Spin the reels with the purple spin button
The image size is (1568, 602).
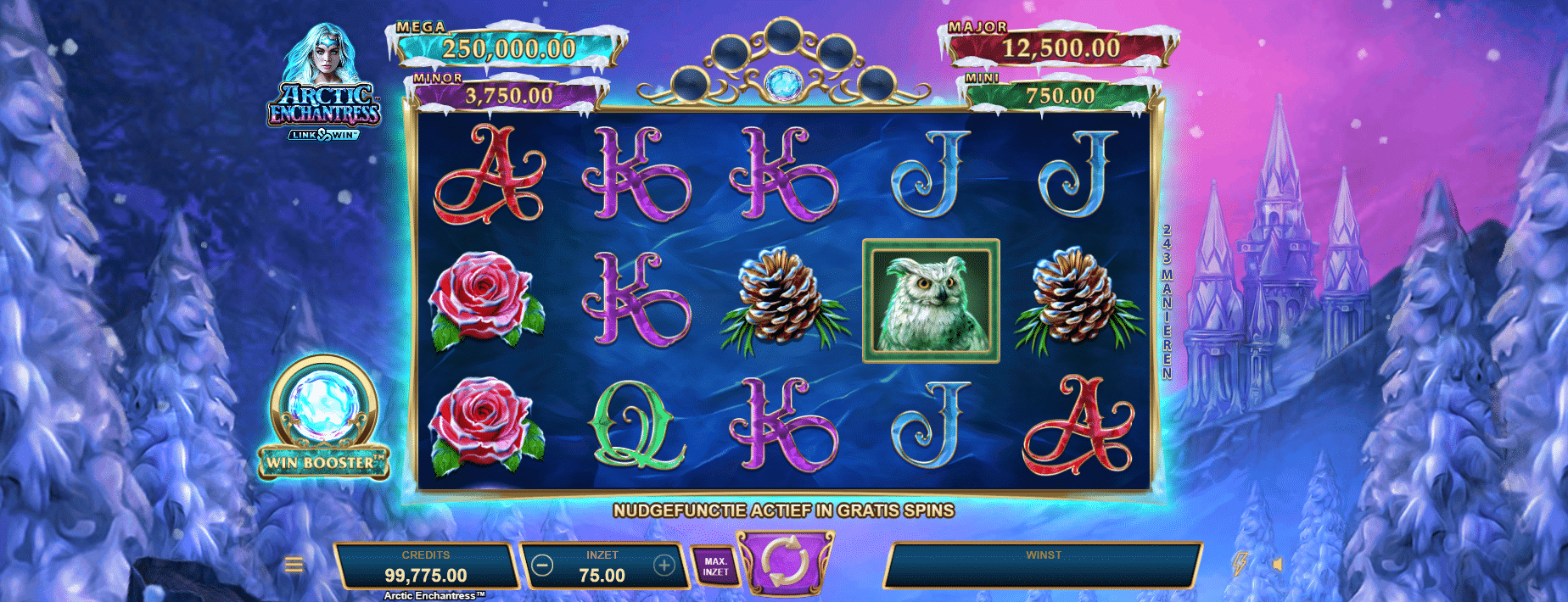tap(785, 560)
